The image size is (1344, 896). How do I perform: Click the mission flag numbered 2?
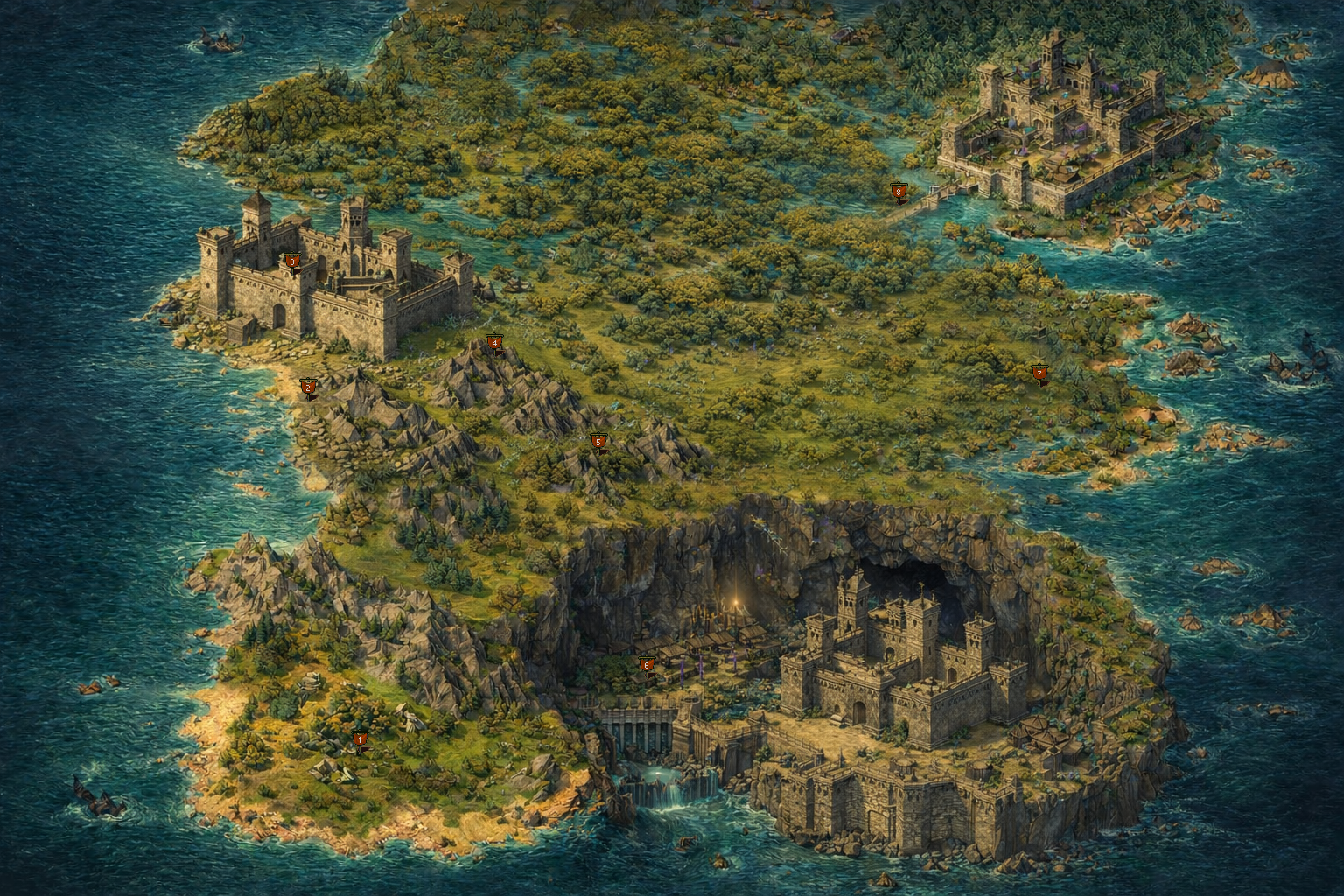(x=307, y=387)
